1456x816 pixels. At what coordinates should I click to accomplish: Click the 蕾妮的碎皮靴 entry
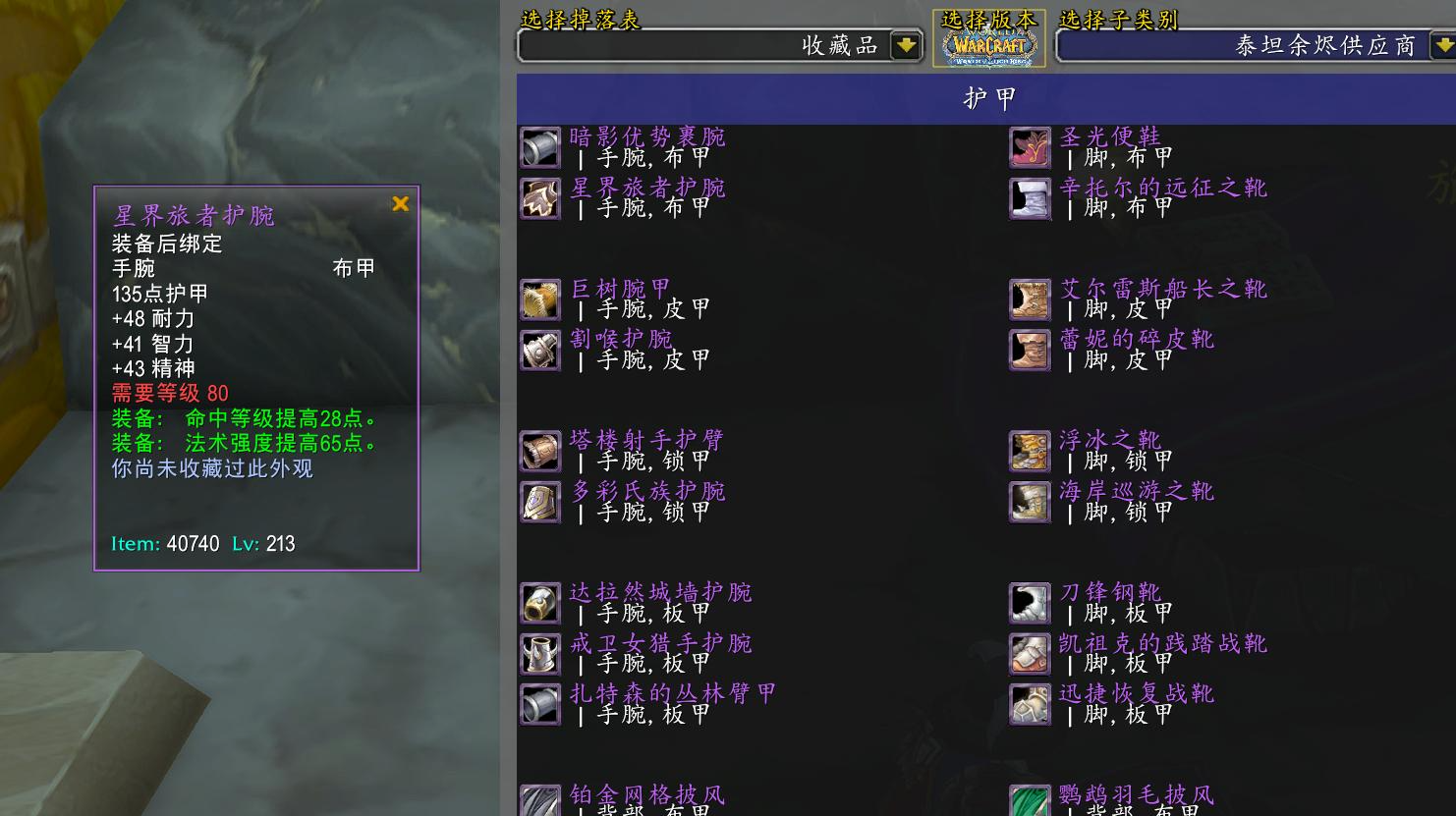[1137, 340]
